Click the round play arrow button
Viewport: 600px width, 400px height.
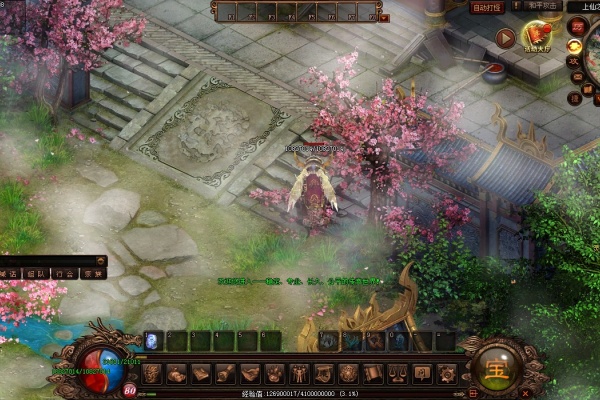505,39
